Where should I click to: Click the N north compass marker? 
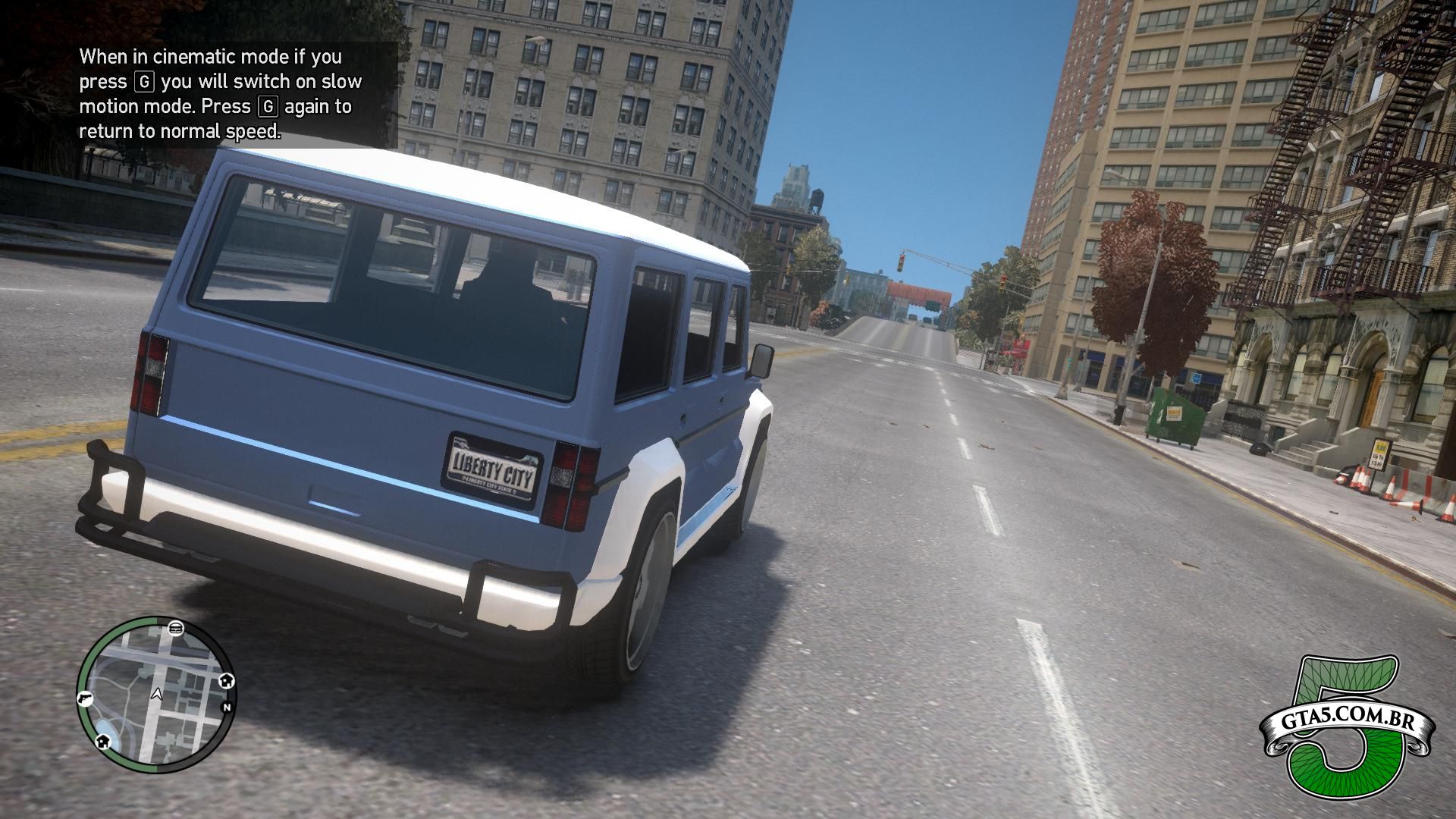[x=226, y=708]
